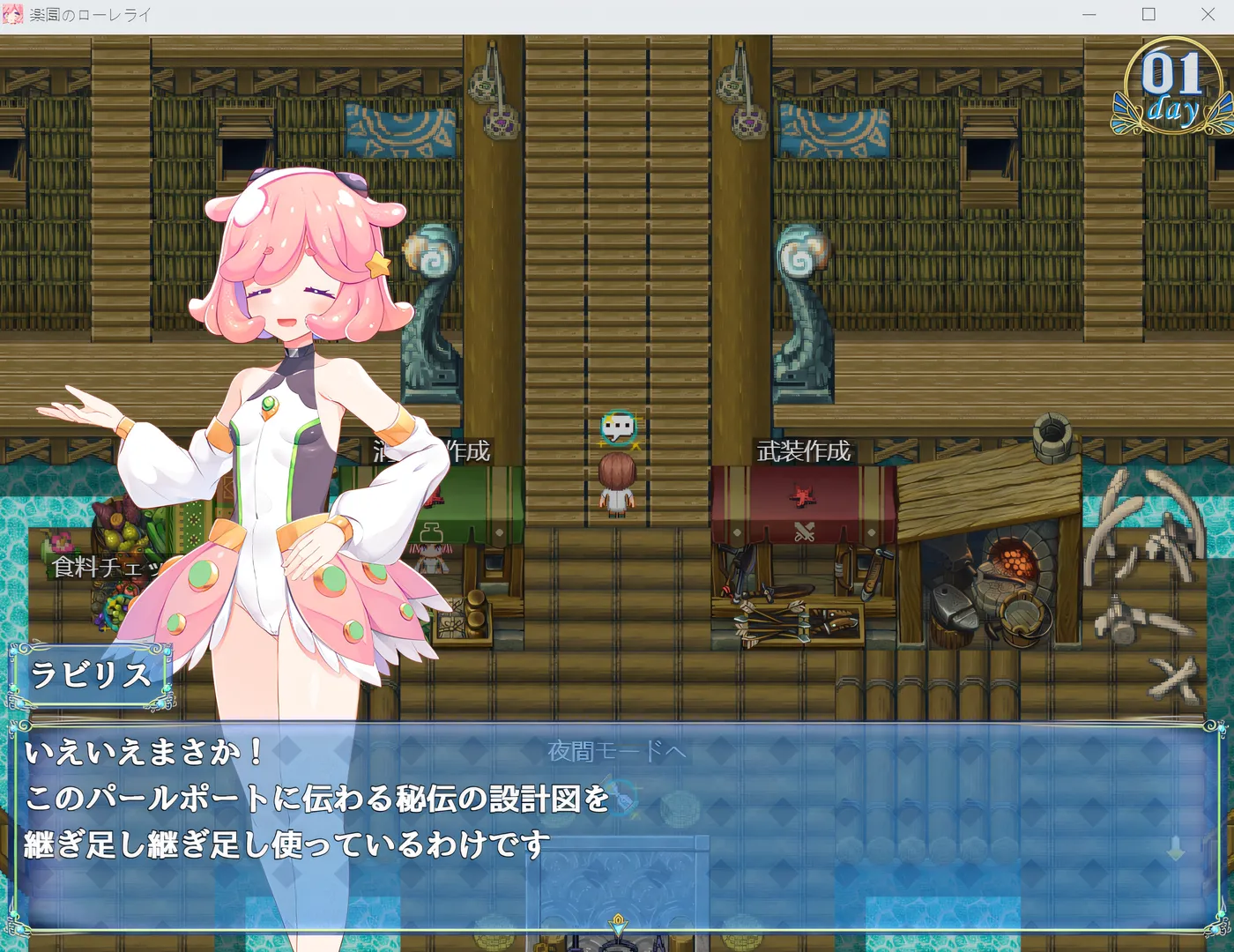Advance dialogue with the down arrow indicator

(1176, 849)
